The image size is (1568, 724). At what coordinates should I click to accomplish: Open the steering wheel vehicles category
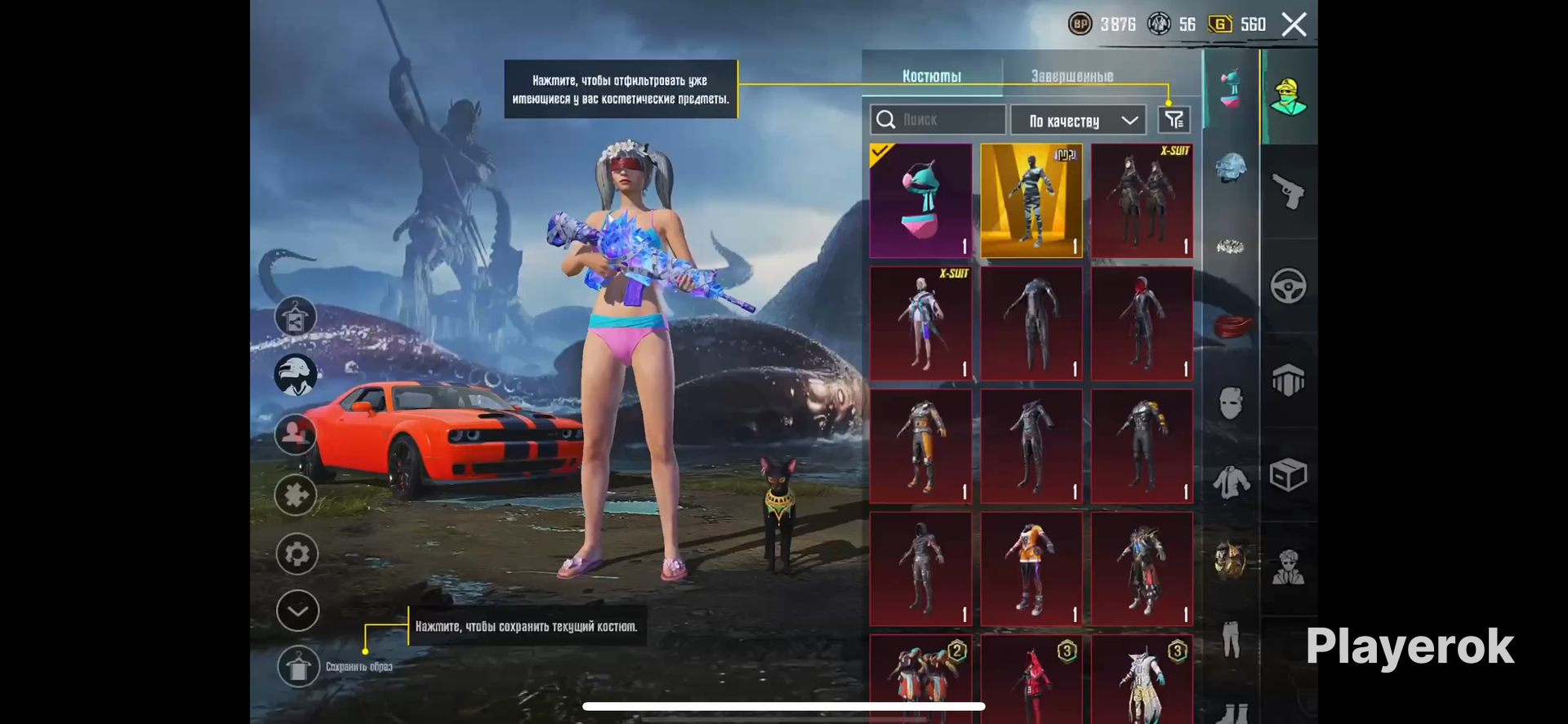click(x=1288, y=286)
